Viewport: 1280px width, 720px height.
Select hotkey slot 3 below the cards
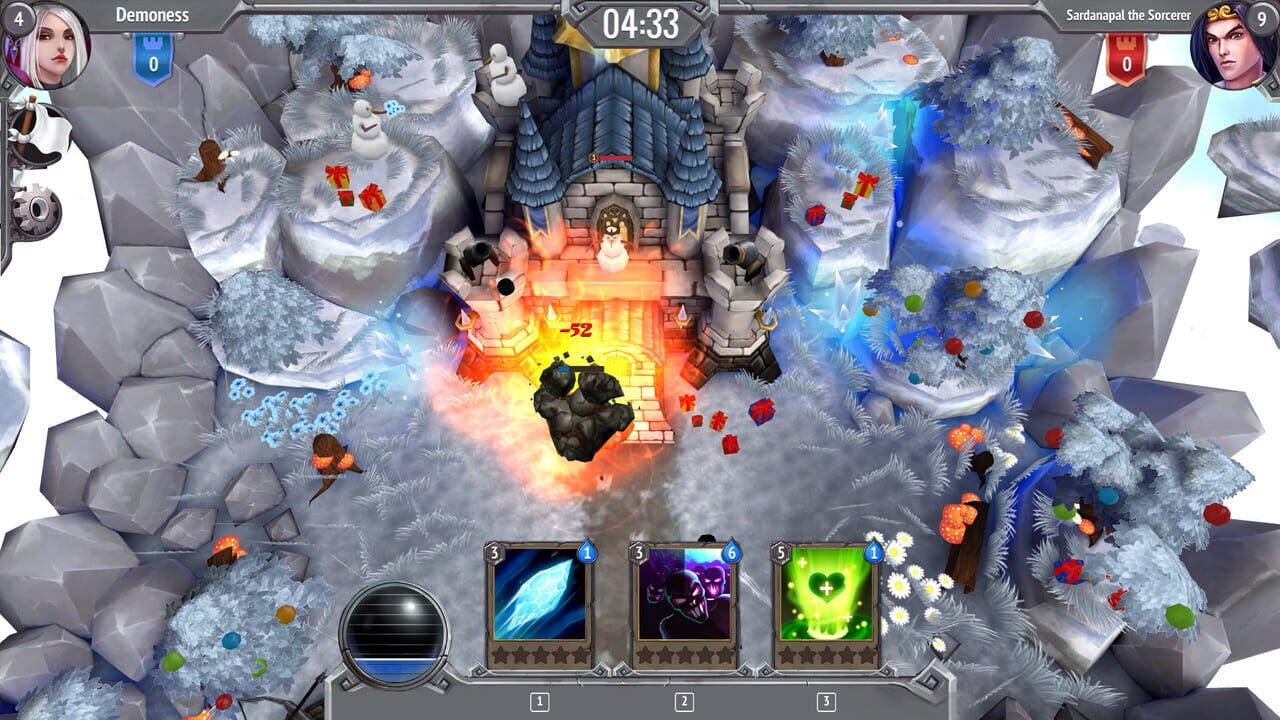pos(826,701)
